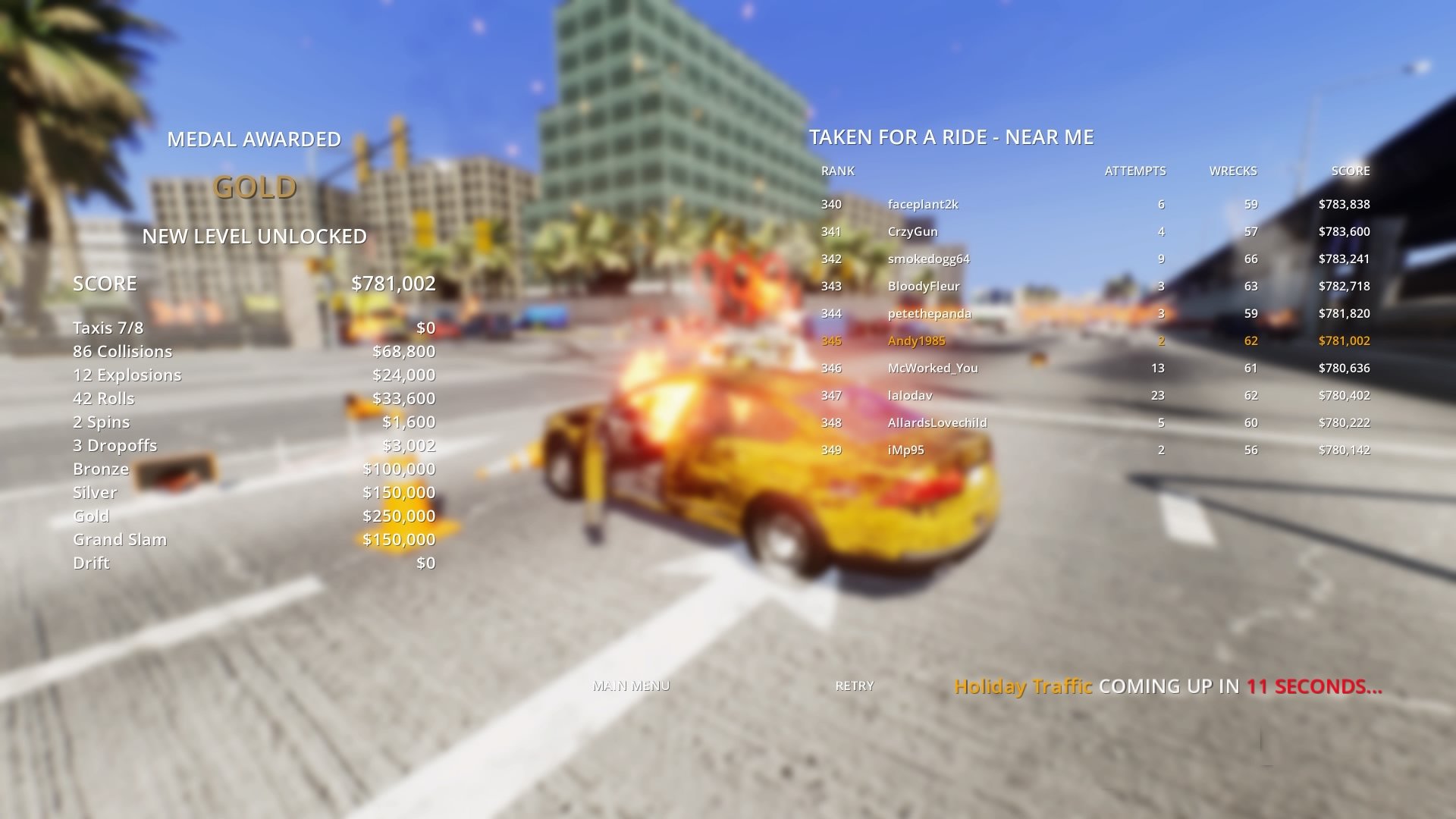Click the Holiday Traffic upcoming level text
Screen dimensions: 1456x819
1023,686
